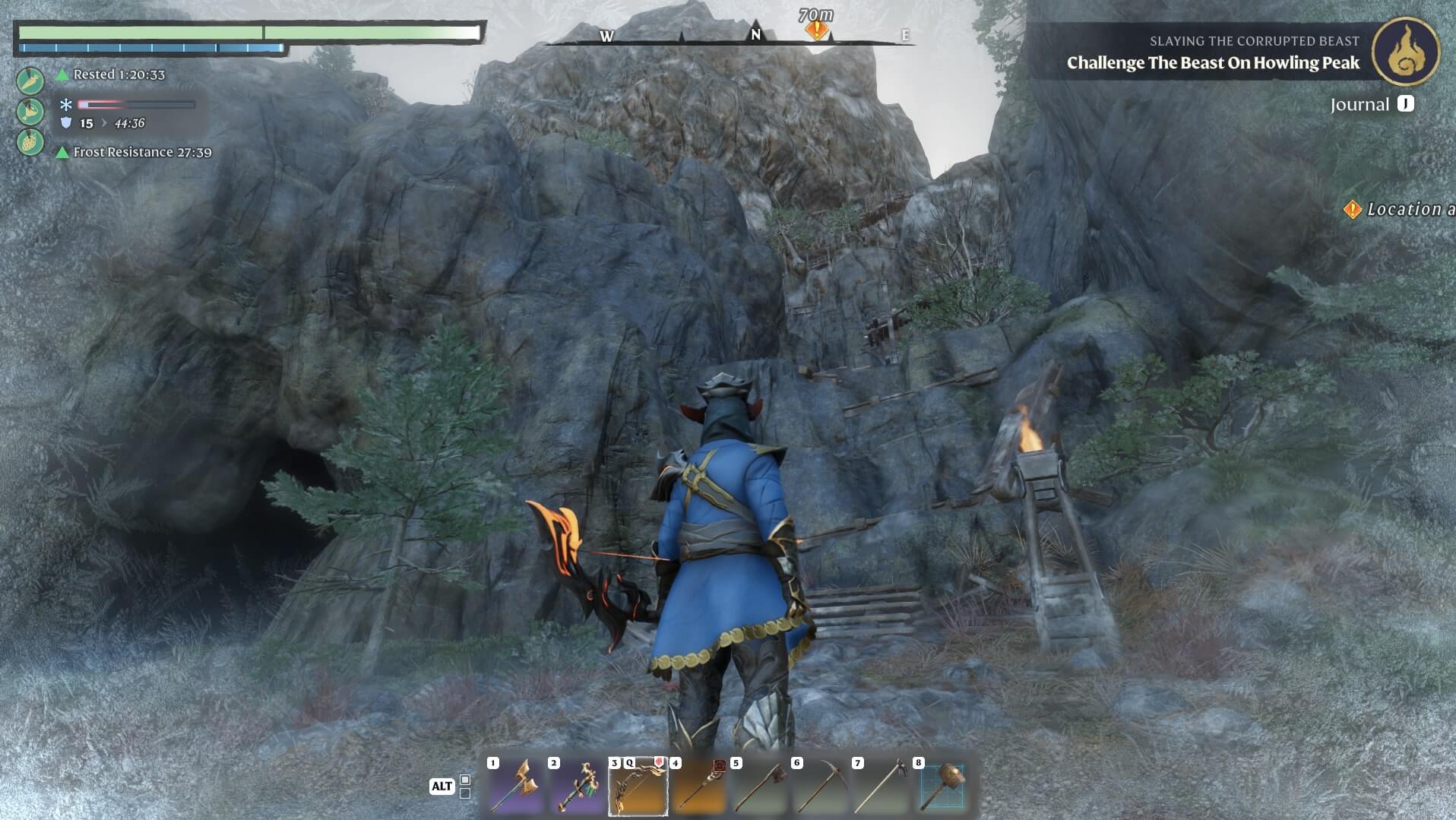Click the Frost Resistance buff status
This screenshot has height=820, width=1456.
[x=141, y=152]
